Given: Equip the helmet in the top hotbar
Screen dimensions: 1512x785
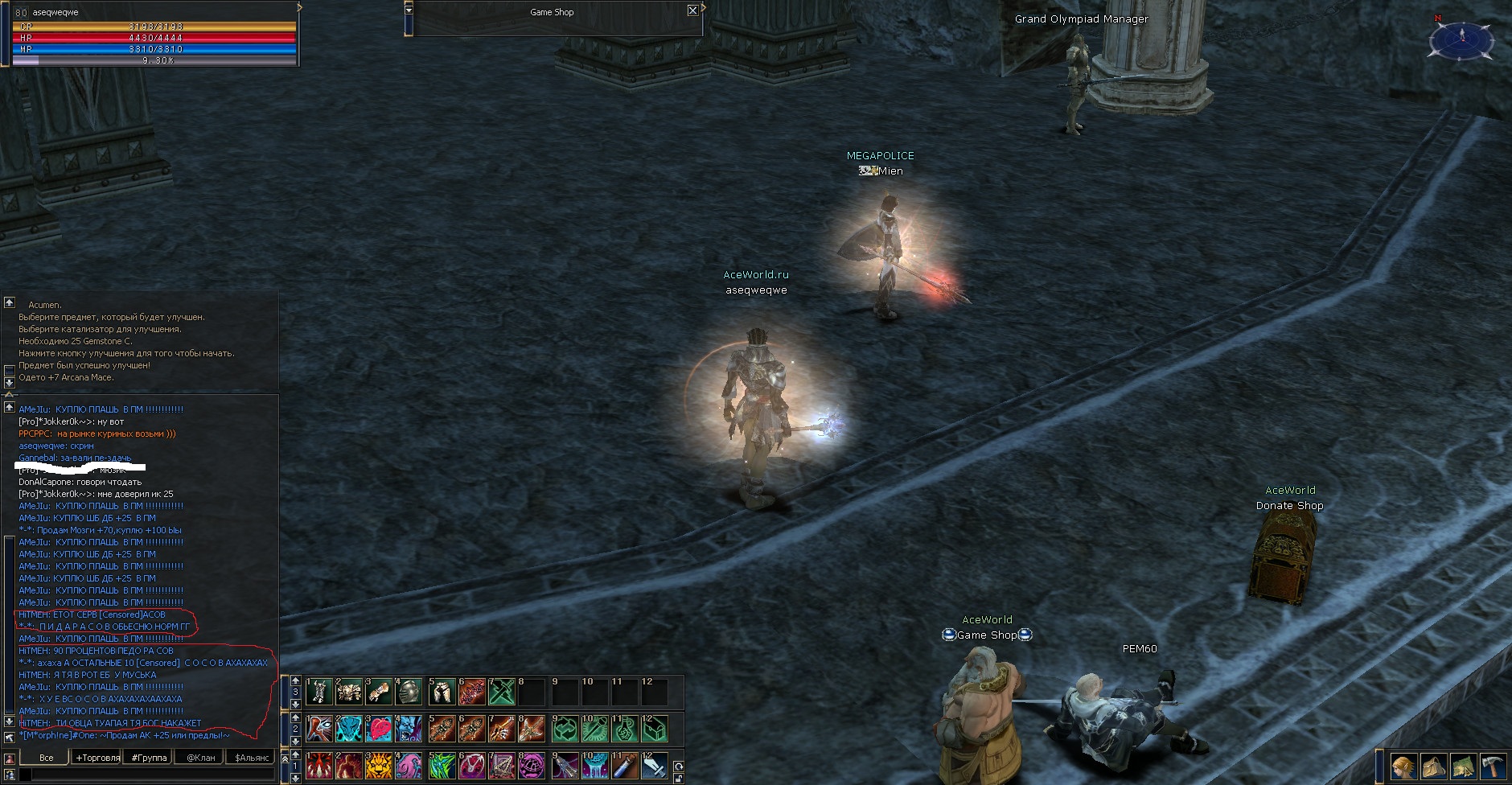Looking at the screenshot, I should pos(409,691).
